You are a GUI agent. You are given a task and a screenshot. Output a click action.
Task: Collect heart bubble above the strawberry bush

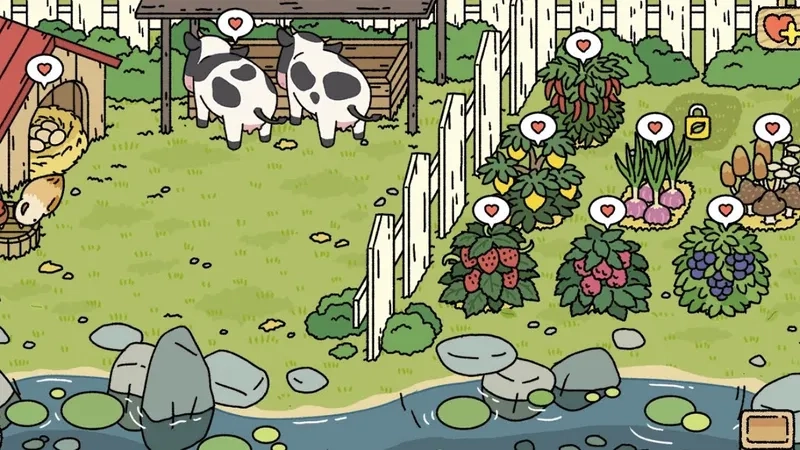491,211
